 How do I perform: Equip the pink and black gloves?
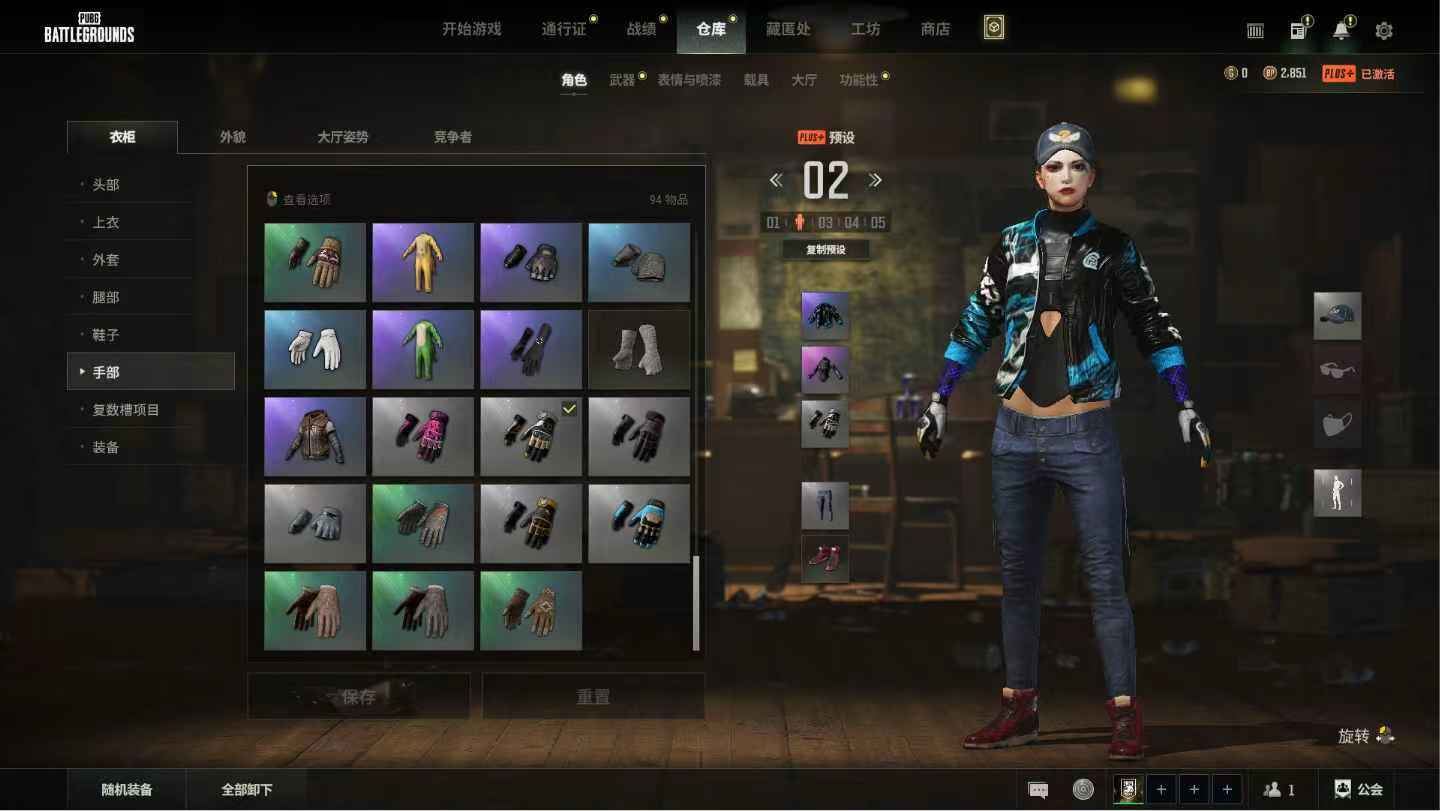coord(423,436)
